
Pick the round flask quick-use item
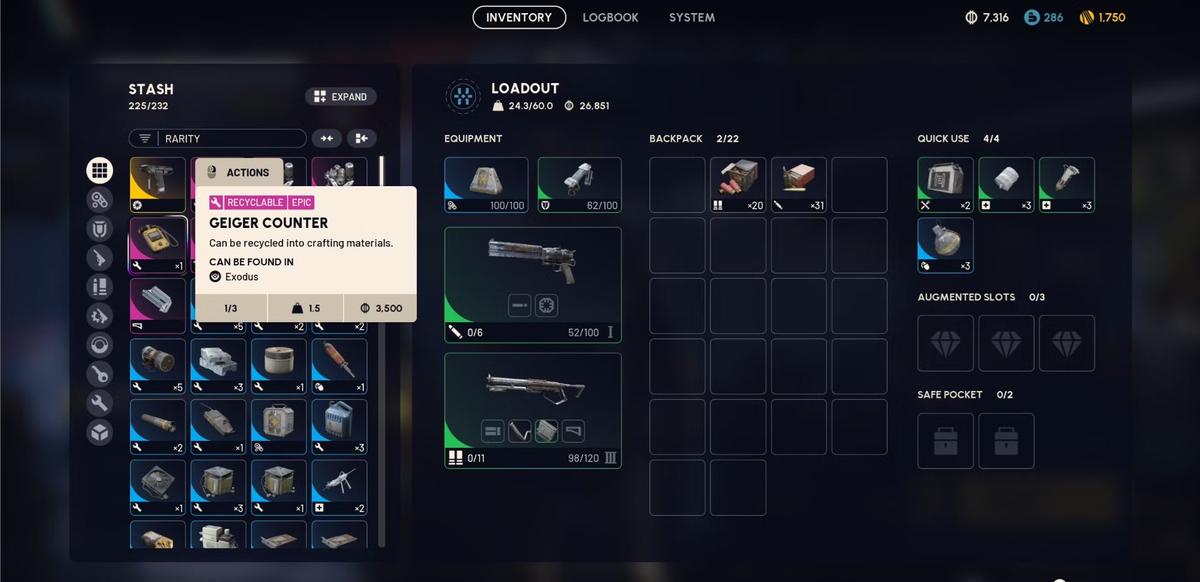coord(945,245)
